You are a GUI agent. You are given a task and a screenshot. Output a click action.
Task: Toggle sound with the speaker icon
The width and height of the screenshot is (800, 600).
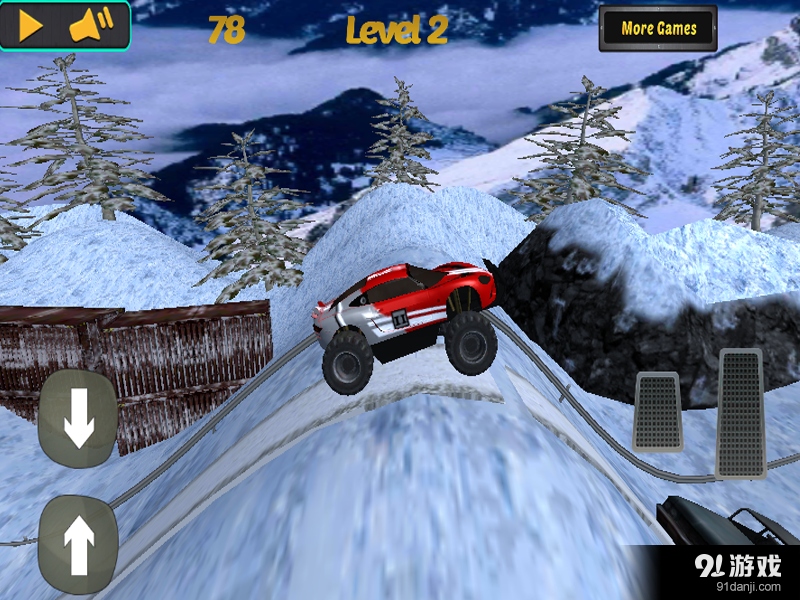pos(89,26)
